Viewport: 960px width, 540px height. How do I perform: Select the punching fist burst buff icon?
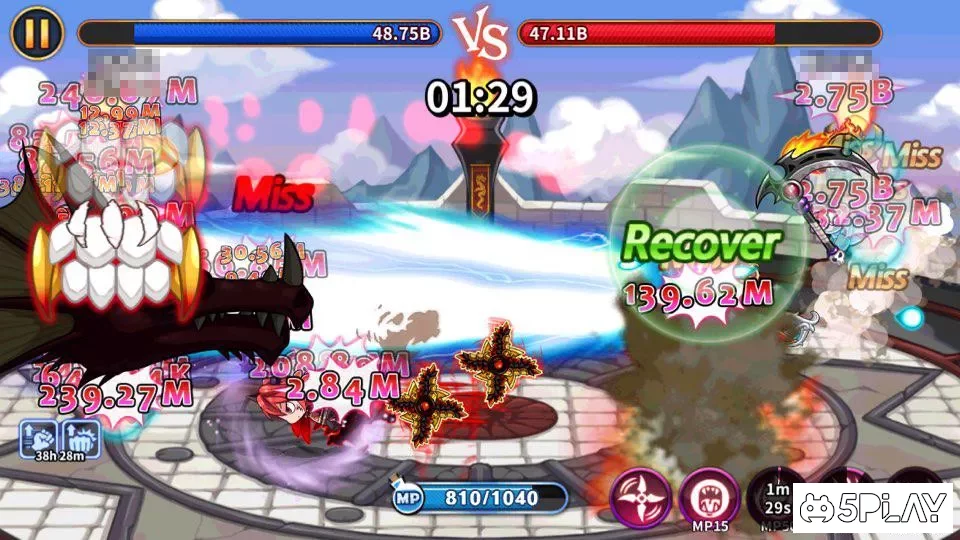(x=79, y=438)
